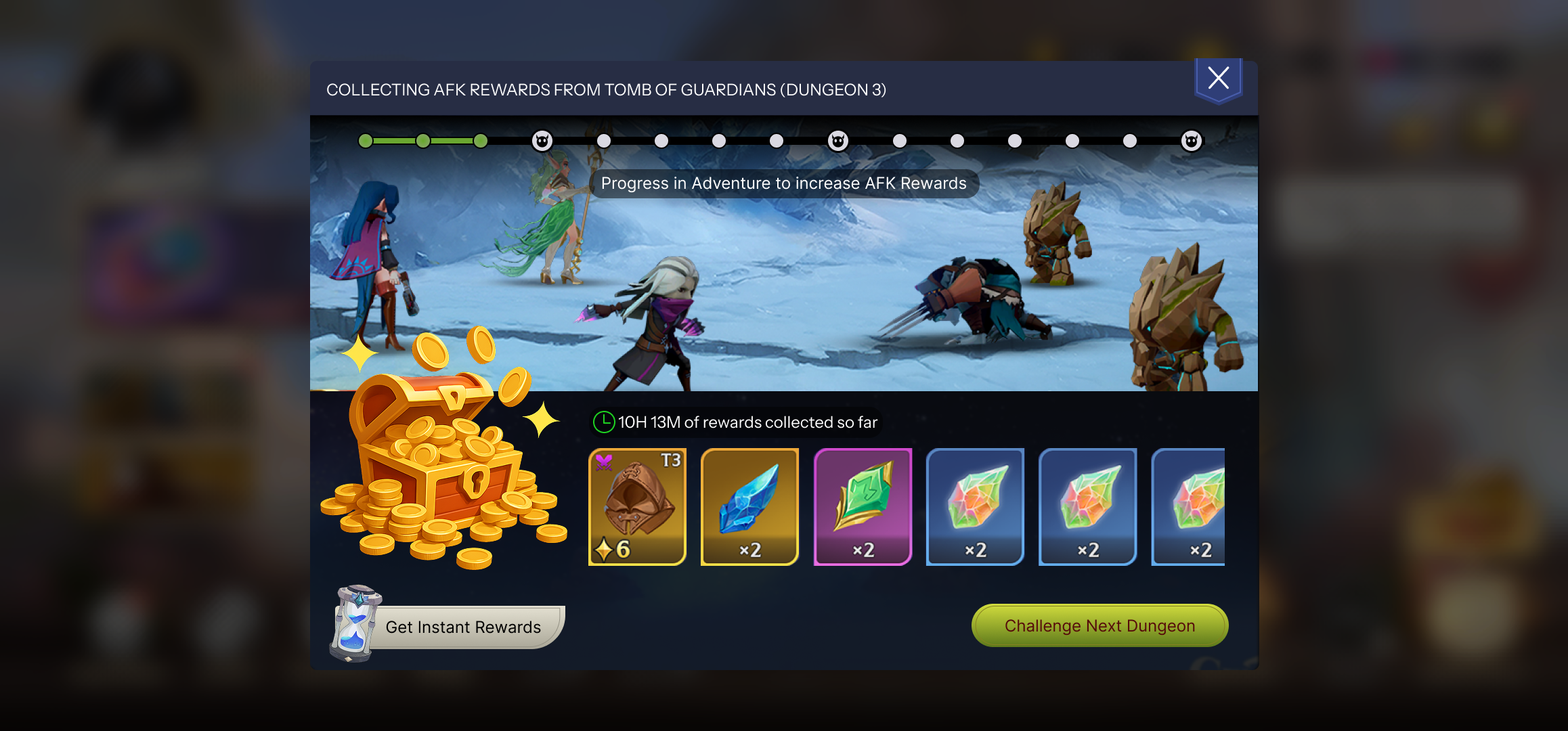The image size is (1568, 731).
Task: Pick the middle boss stage marker
Action: 837,141
